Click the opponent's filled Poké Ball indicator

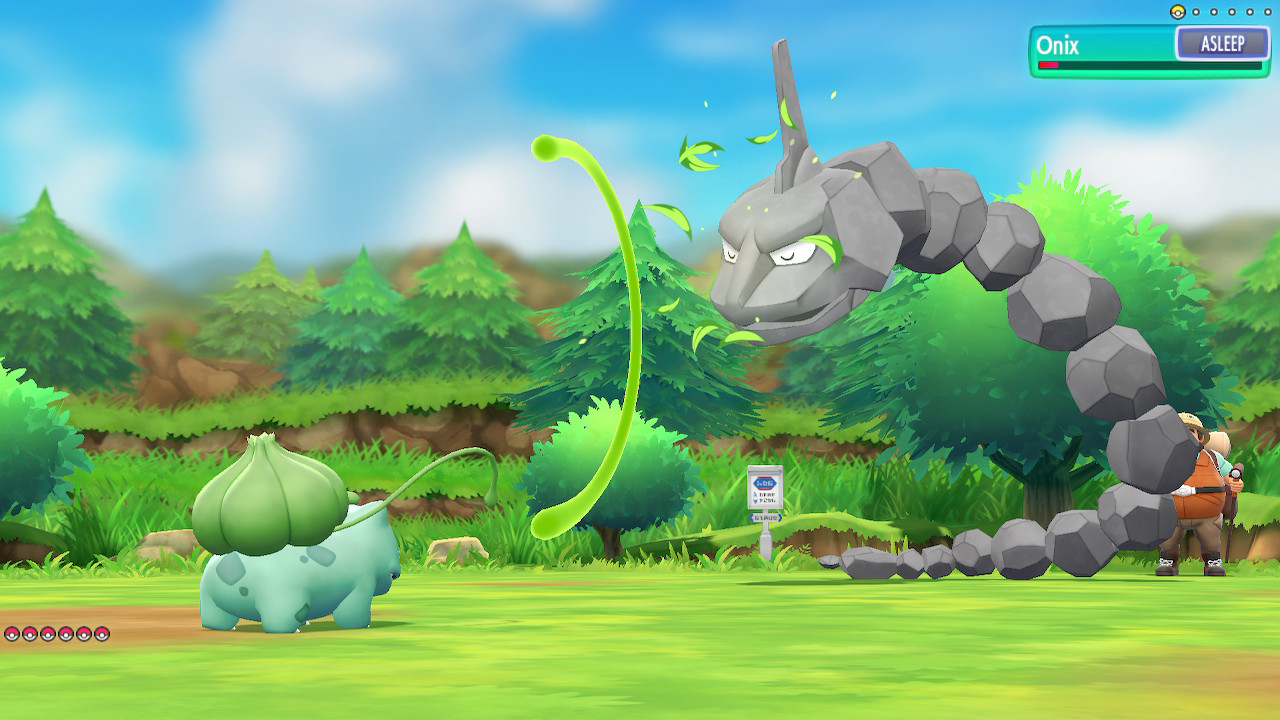pos(1177,12)
